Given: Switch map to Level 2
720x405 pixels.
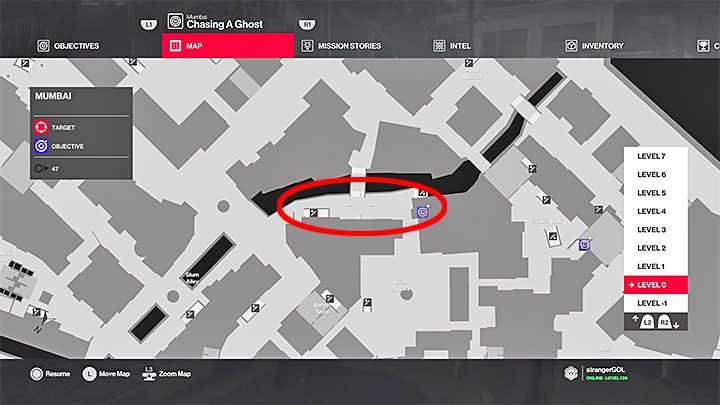Looking at the screenshot, I should point(650,248).
